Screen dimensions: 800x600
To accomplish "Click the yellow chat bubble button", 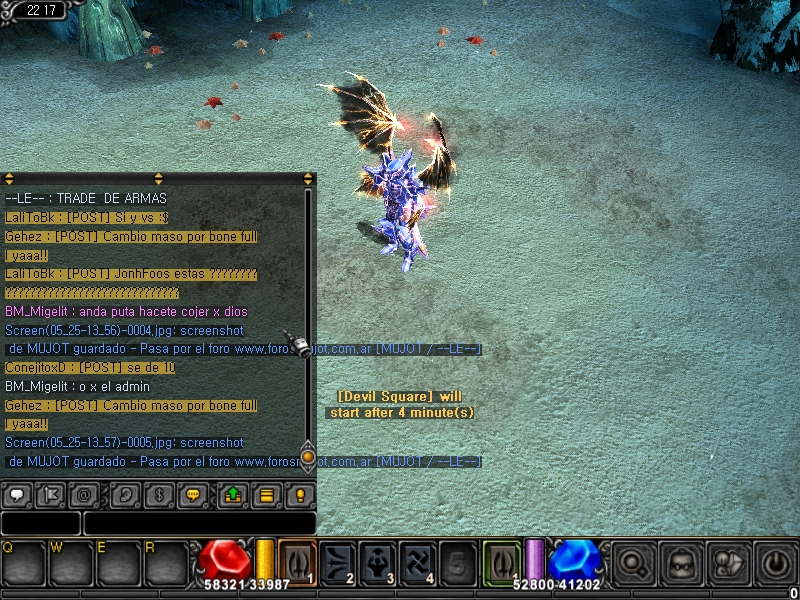I will click(195, 495).
